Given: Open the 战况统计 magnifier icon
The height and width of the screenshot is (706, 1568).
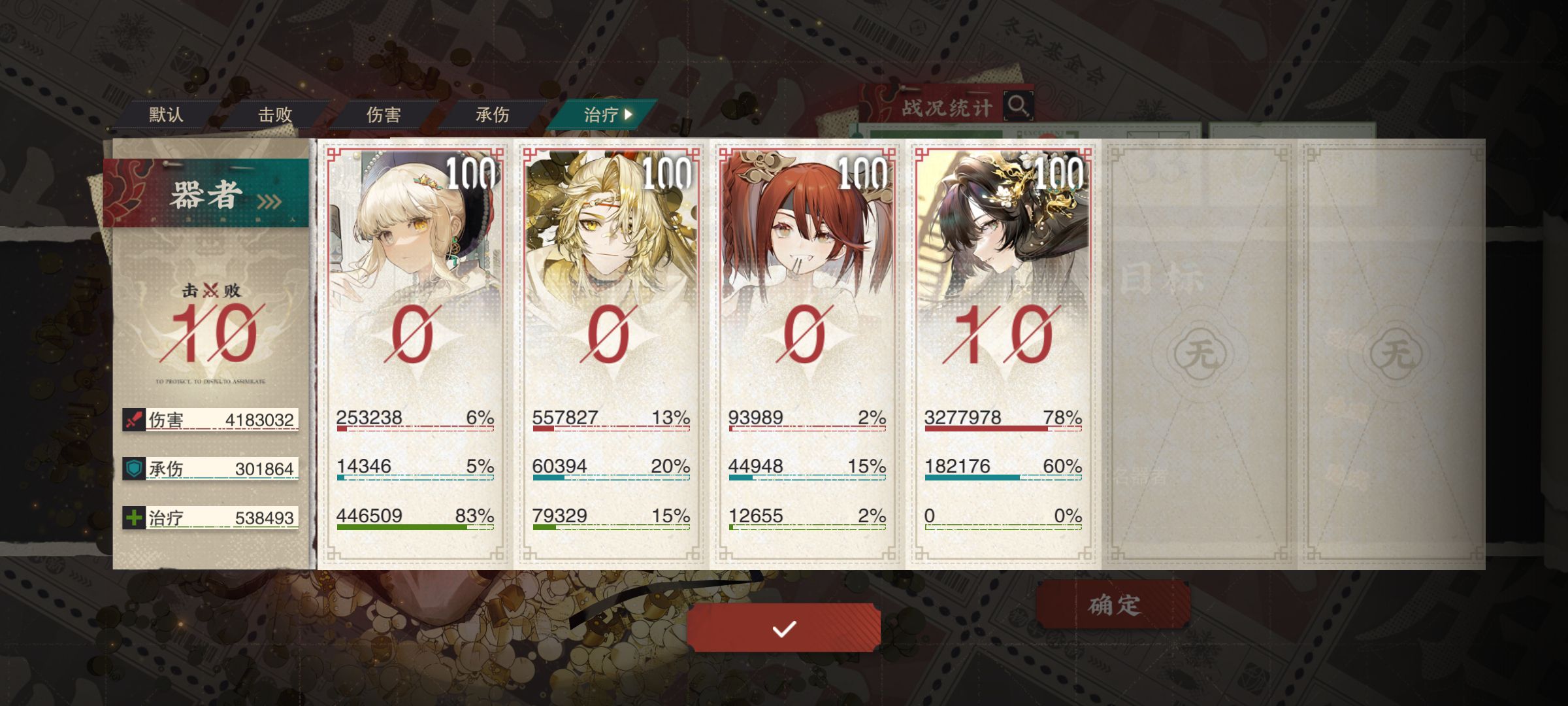Looking at the screenshot, I should pos(1017,106).
